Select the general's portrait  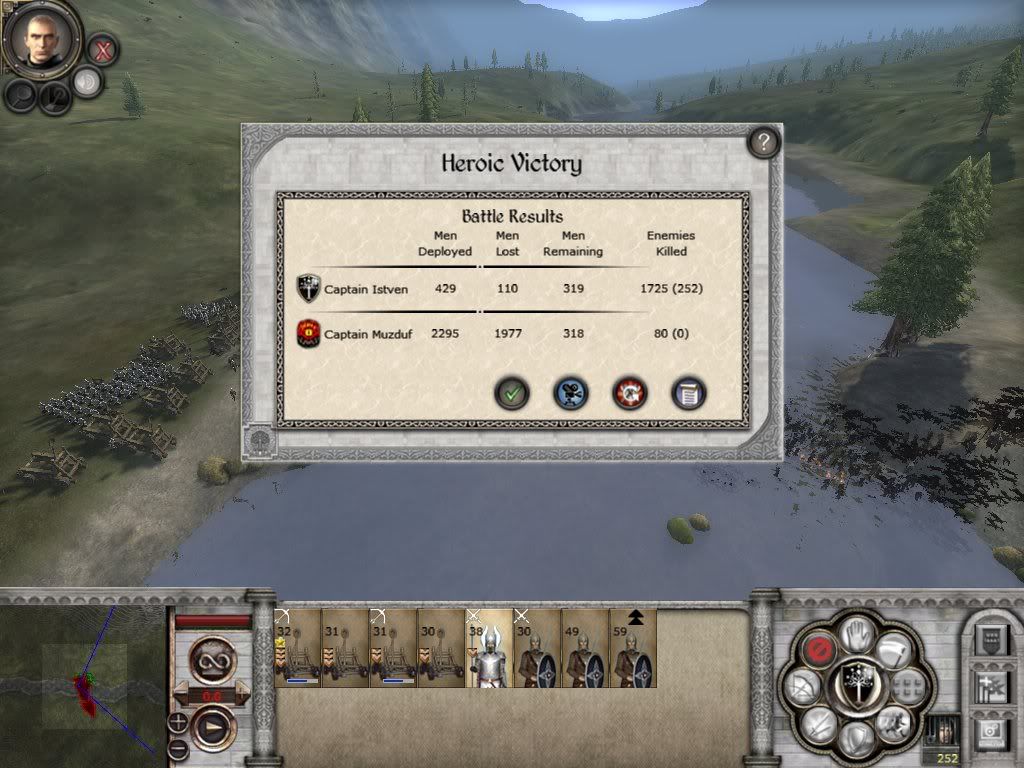pos(41,38)
